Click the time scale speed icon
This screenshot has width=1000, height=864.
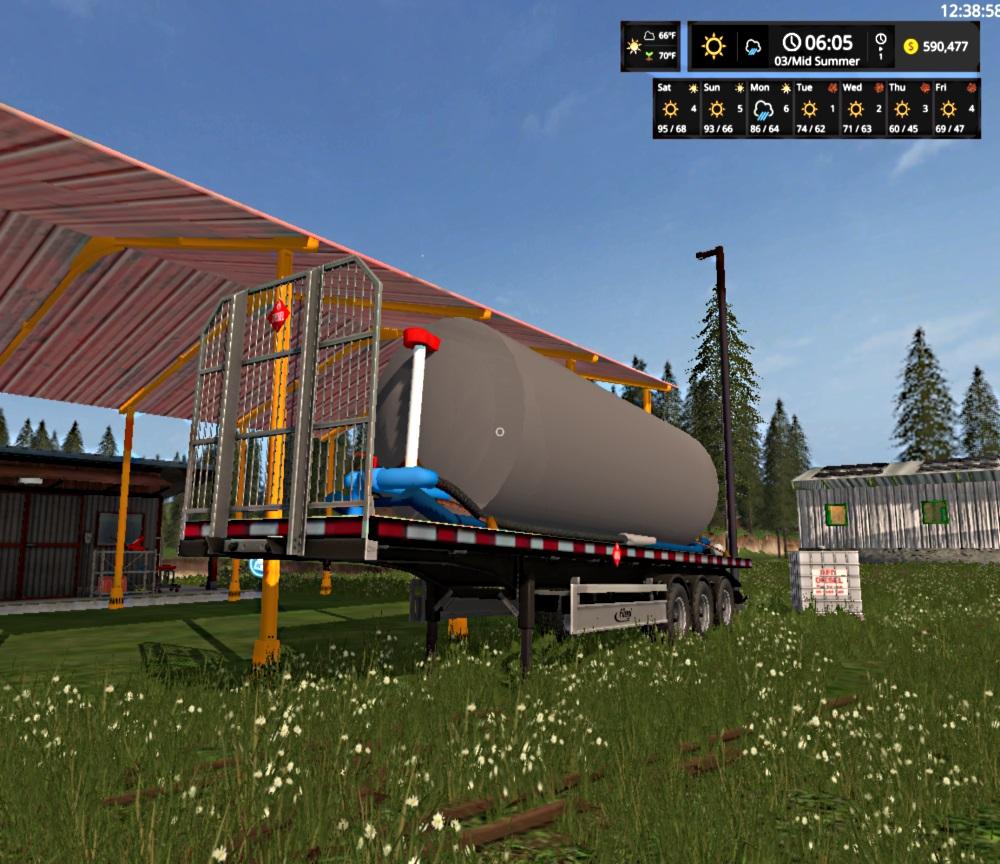pos(880,46)
